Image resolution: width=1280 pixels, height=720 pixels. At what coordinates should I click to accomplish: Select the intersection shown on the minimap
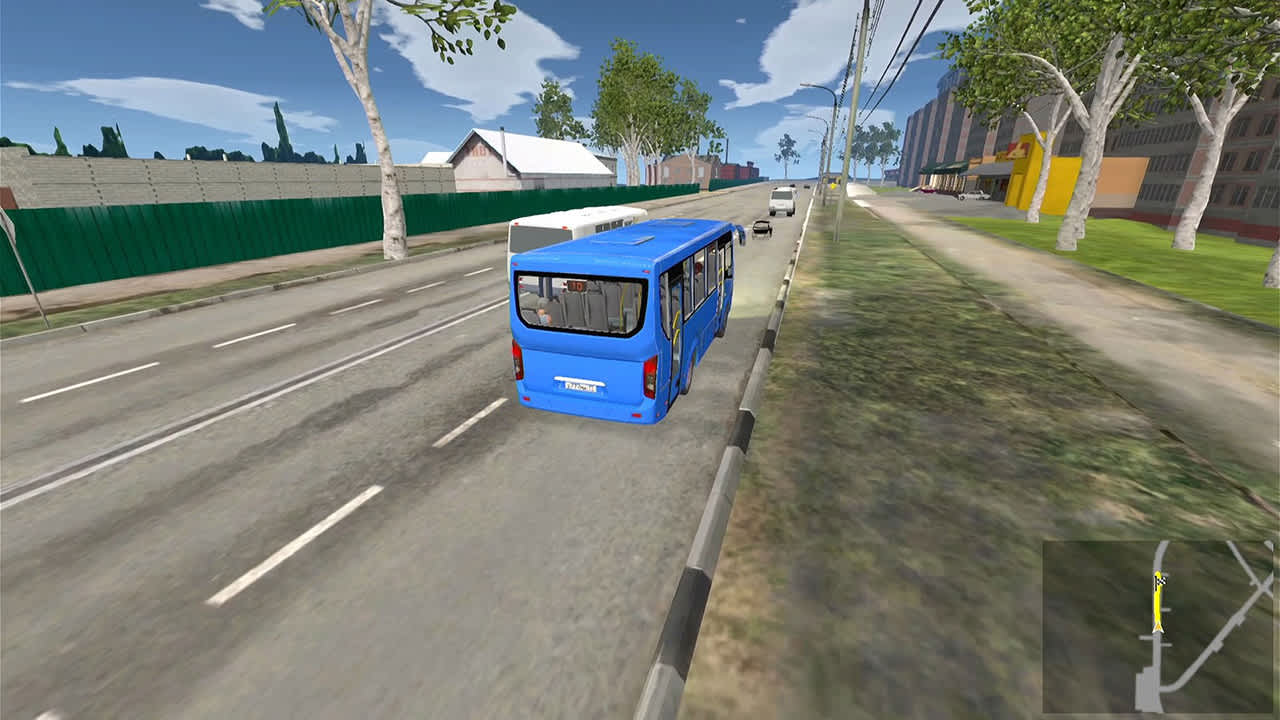coord(1262,585)
